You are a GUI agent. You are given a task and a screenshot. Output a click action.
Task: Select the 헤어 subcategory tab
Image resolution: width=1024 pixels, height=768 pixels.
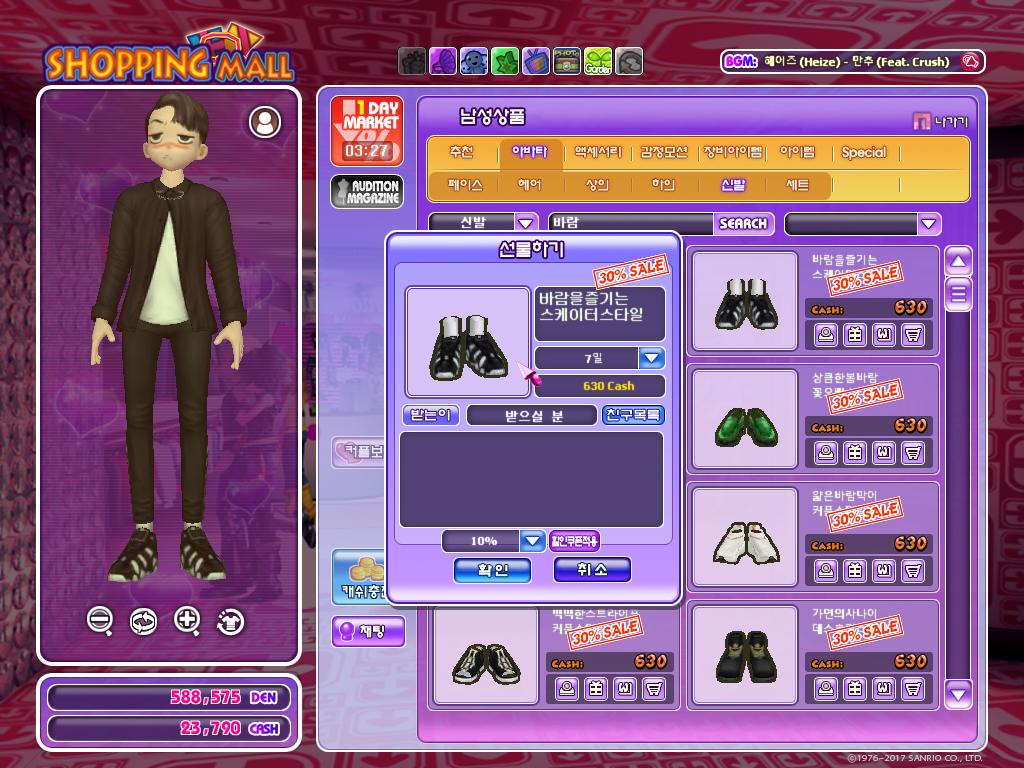pyautogui.click(x=529, y=185)
